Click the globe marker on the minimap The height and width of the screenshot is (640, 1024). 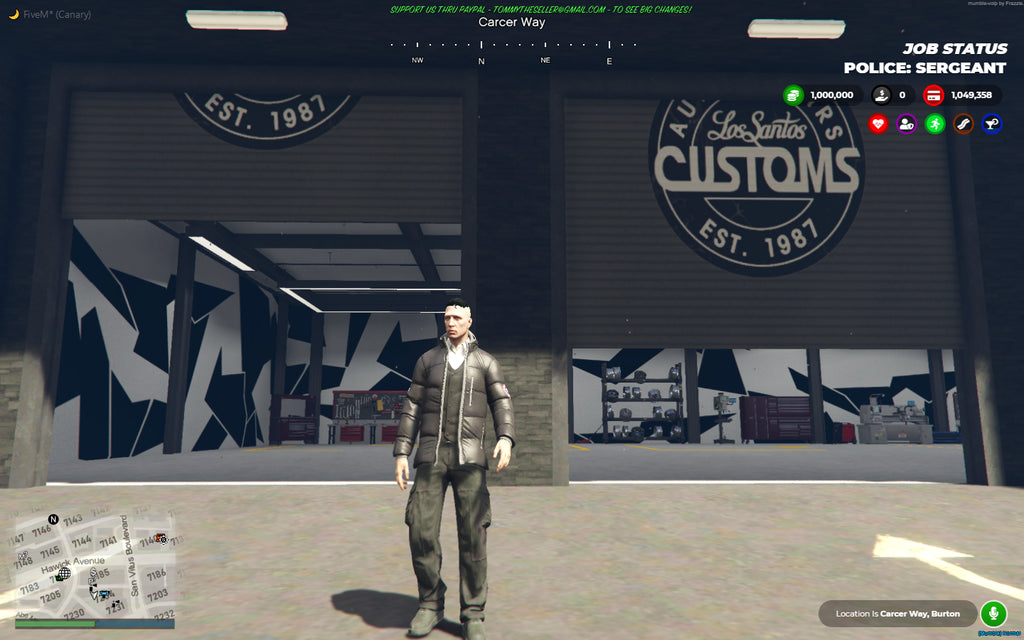point(63,575)
